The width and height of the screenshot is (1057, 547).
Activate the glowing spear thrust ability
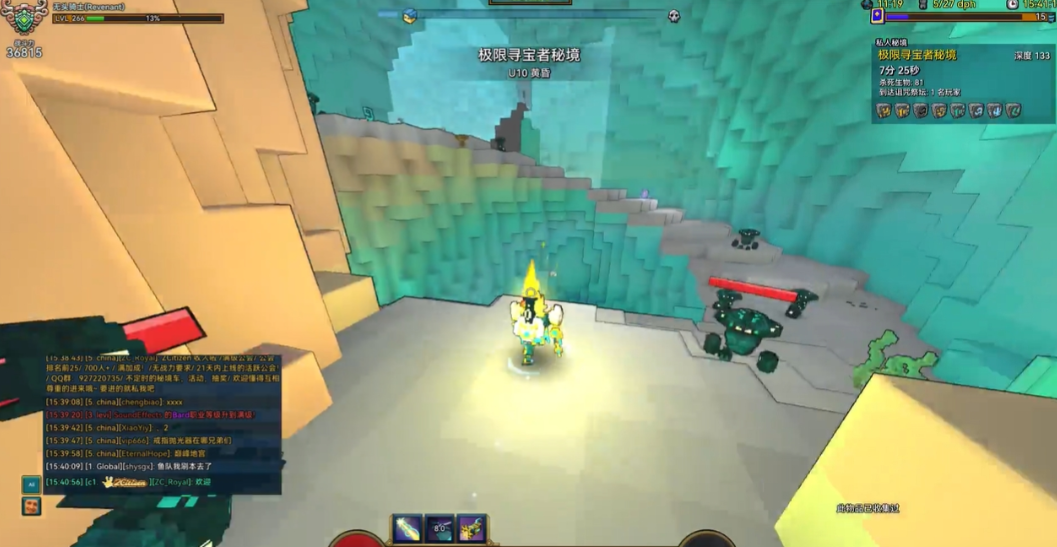click(407, 528)
